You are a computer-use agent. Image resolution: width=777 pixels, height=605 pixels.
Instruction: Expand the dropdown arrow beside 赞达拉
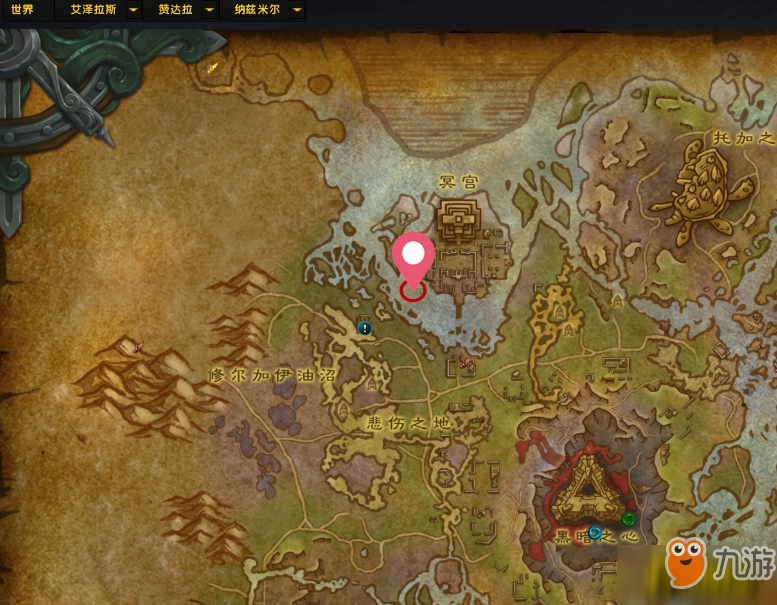[208, 10]
